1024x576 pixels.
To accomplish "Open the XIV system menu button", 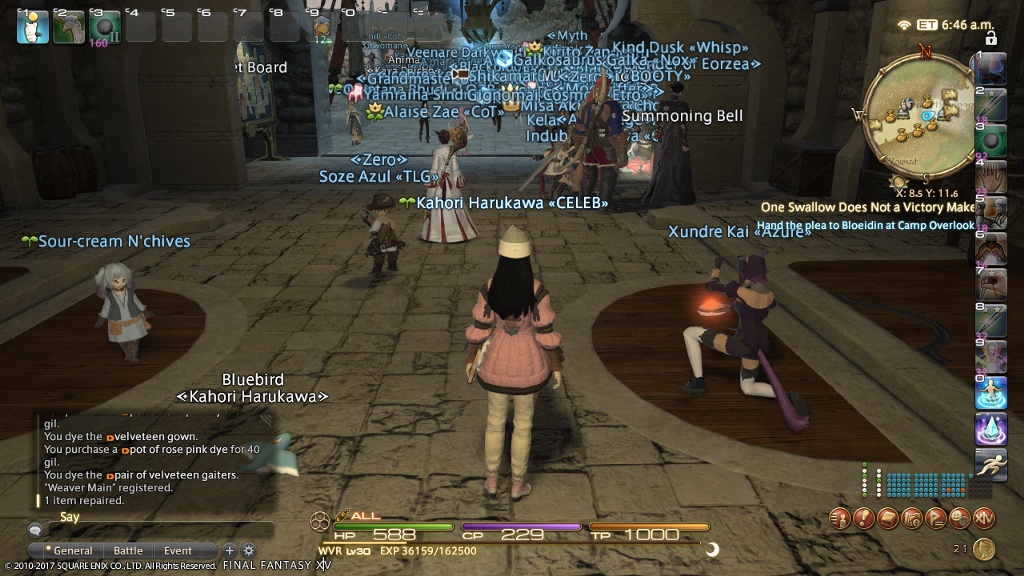I will (x=985, y=518).
